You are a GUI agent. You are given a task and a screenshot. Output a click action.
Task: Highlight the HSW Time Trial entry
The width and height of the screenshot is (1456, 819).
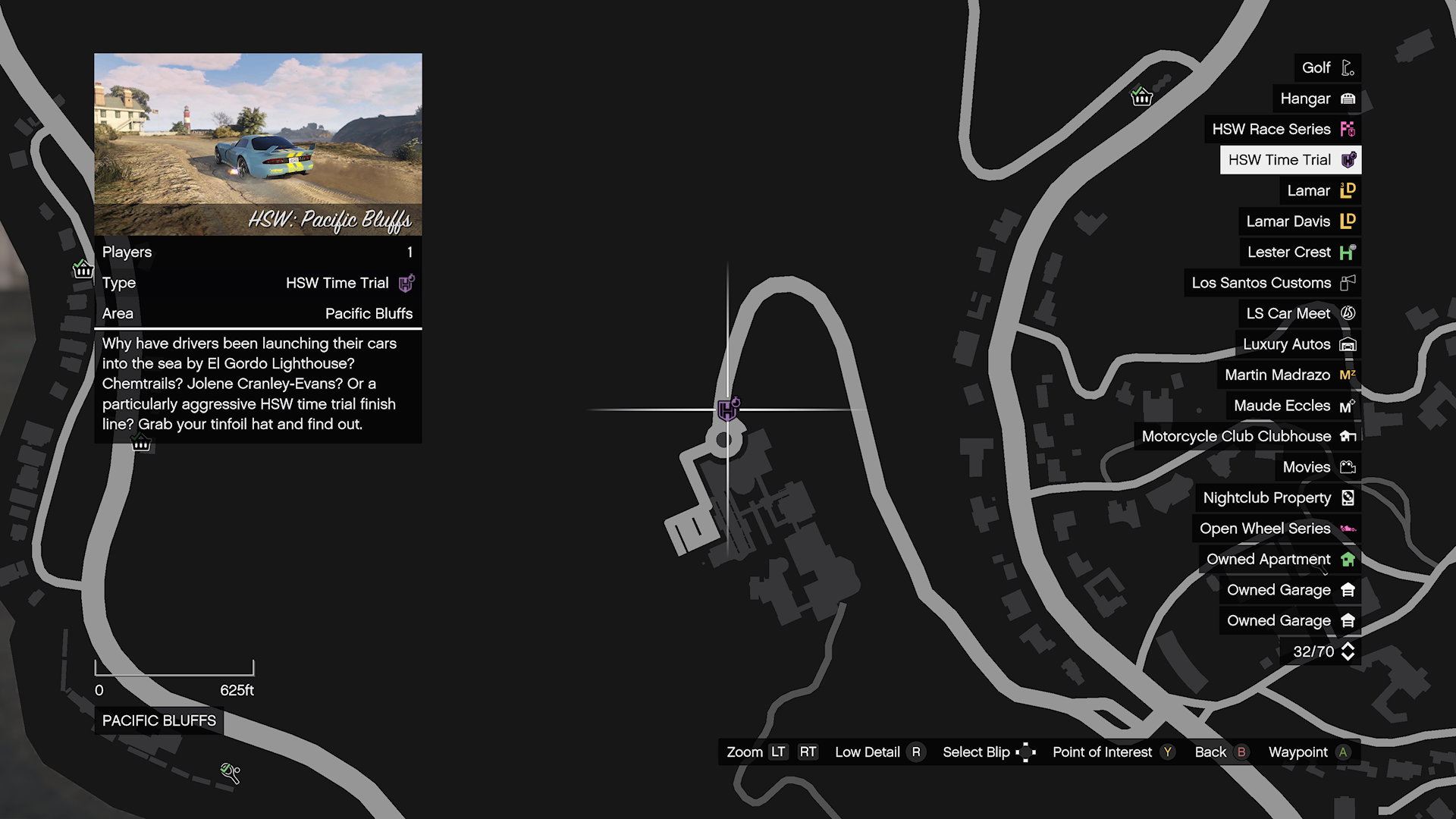click(x=1290, y=160)
